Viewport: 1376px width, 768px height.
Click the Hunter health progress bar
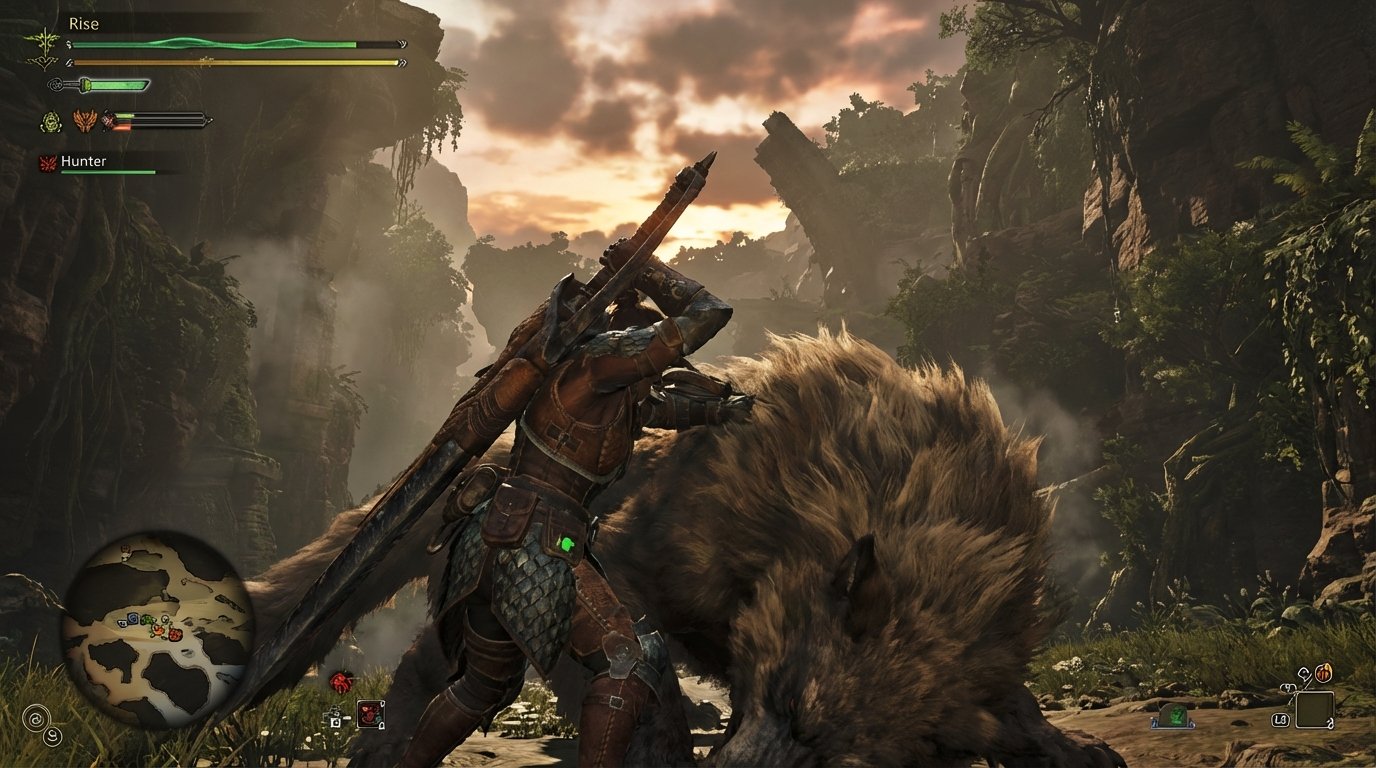click(107, 172)
